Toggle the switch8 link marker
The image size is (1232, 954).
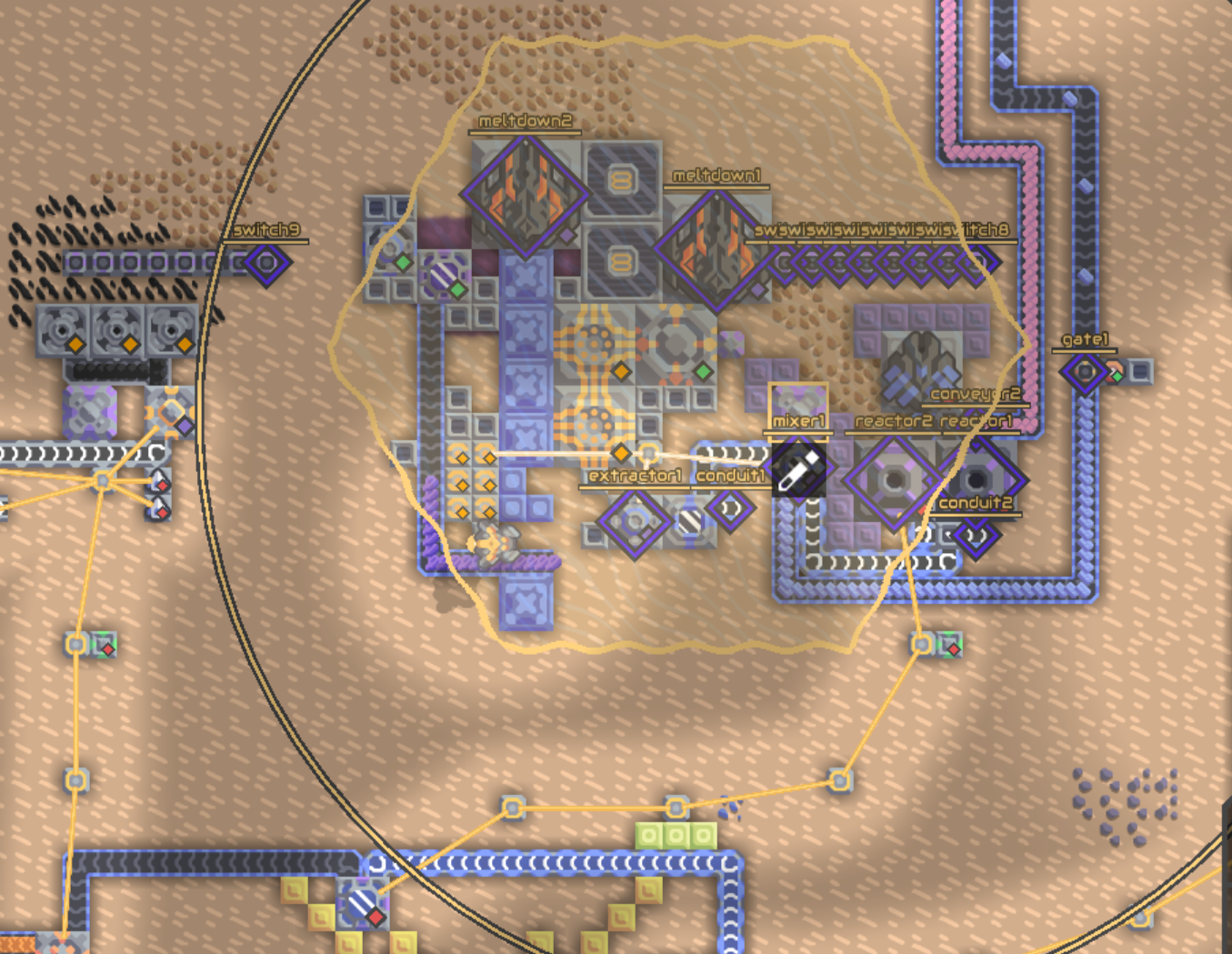click(x=977, y=263)
